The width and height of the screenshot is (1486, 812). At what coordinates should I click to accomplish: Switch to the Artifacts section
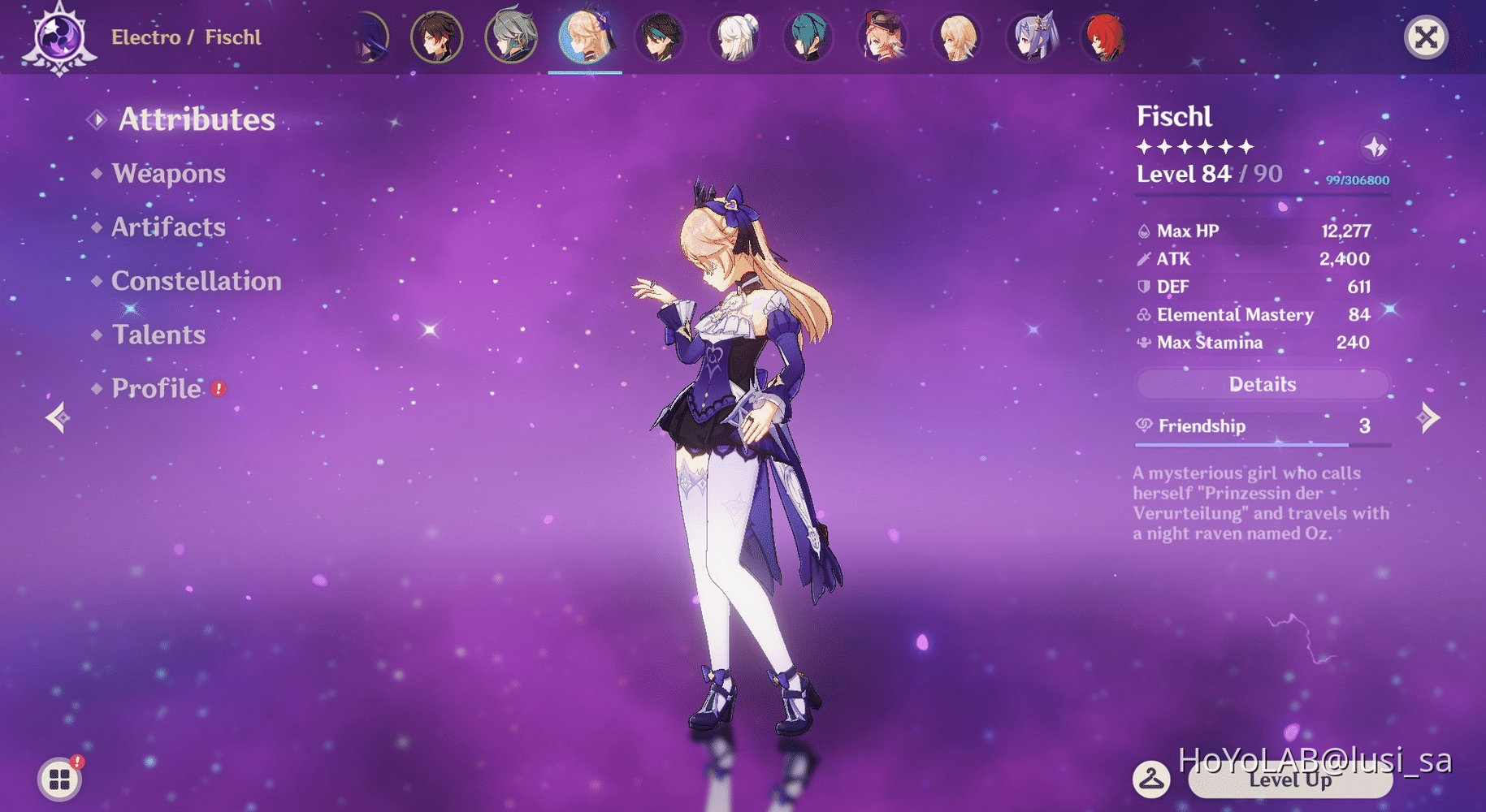pos(168,227)
